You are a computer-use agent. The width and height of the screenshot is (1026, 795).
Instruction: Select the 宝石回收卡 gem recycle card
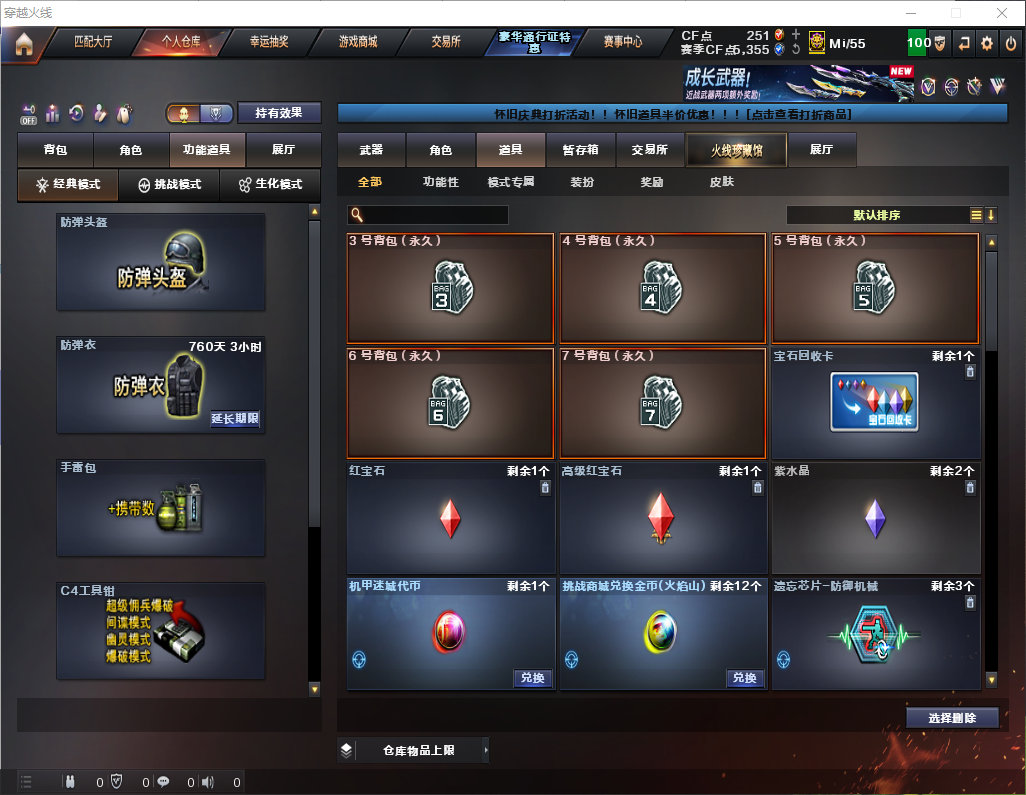pyautogui.click(x=875, y=402)
